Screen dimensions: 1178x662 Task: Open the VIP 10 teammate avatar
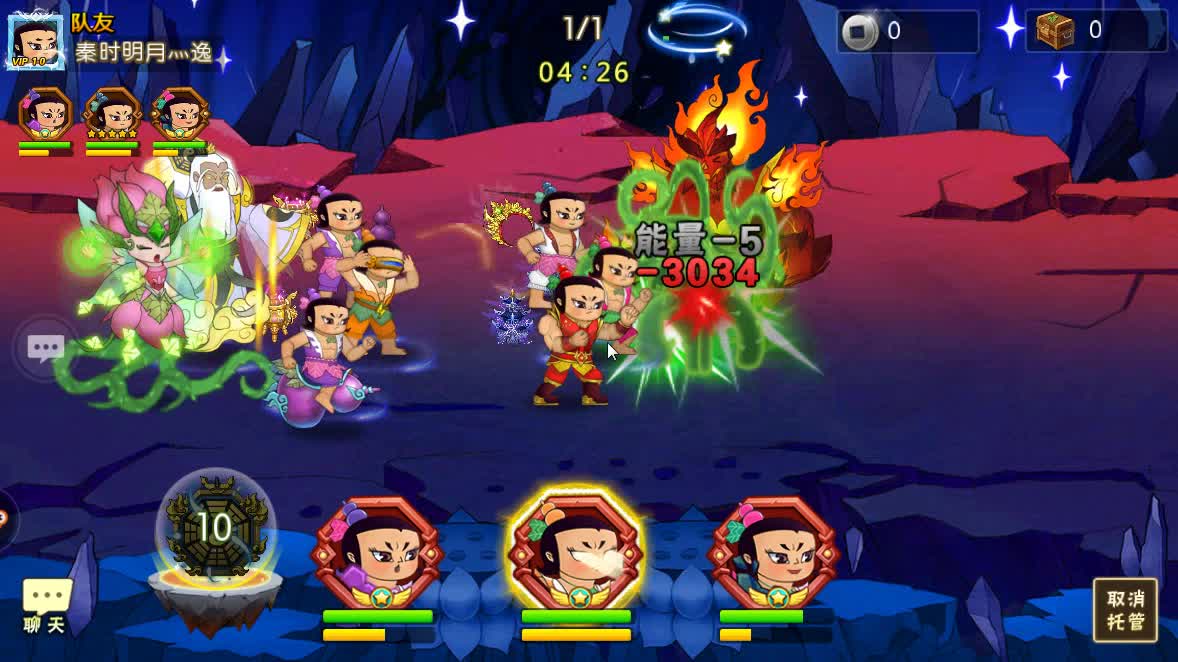click(36, 42)
